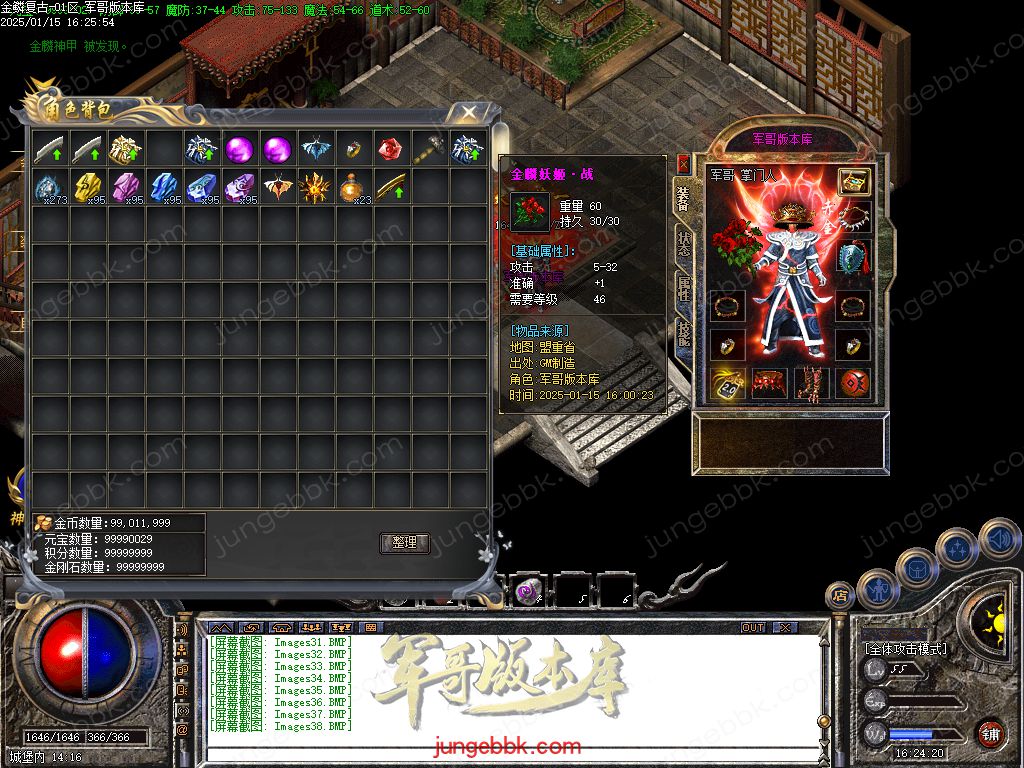Select the red rose gem item
Viewport: 1024px width, 768px height.
[x=391, y=149]
